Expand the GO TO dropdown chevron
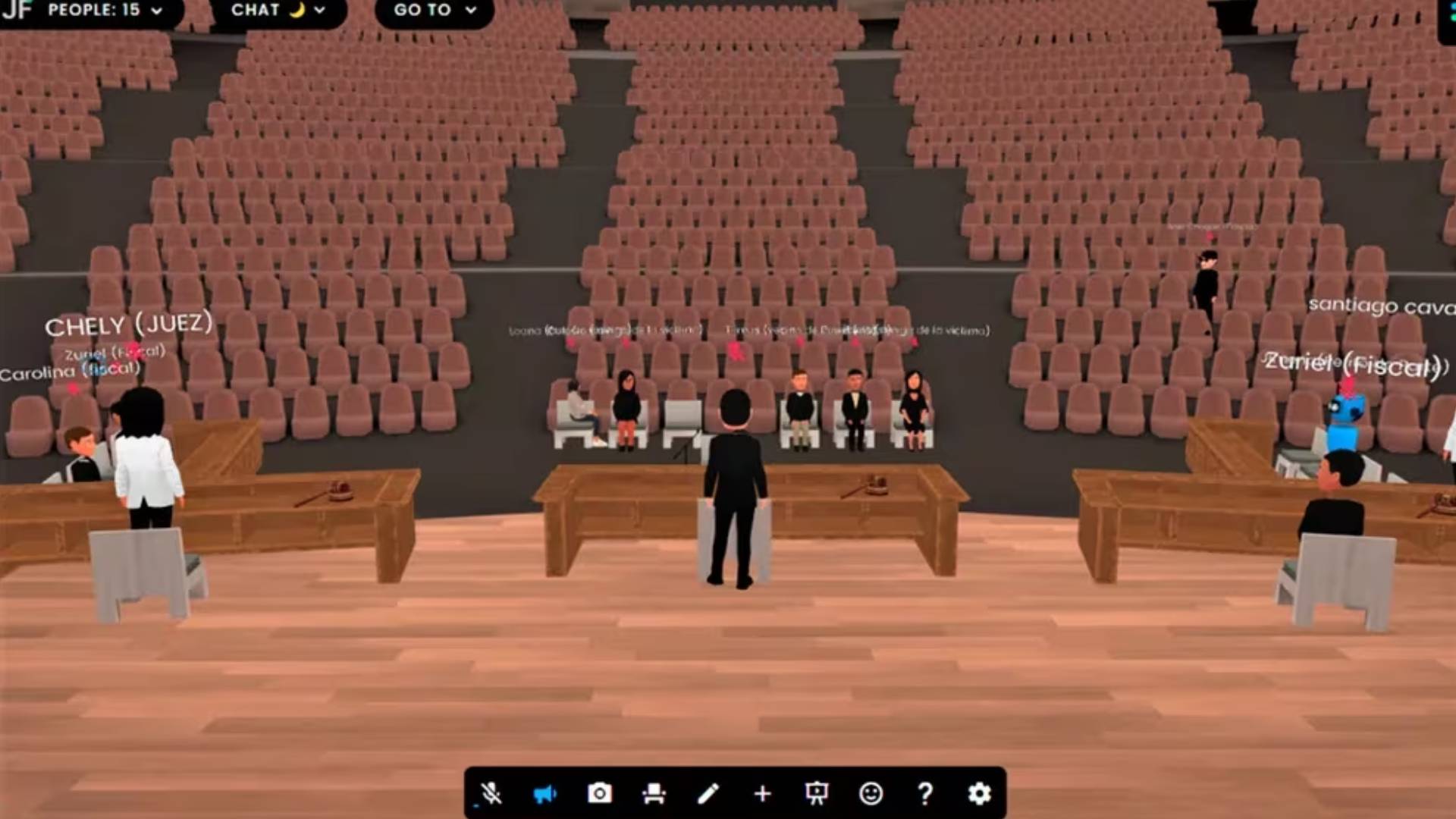Viewport: 1456px width, 819px height. pyautogui.click(x=472, y=11)
